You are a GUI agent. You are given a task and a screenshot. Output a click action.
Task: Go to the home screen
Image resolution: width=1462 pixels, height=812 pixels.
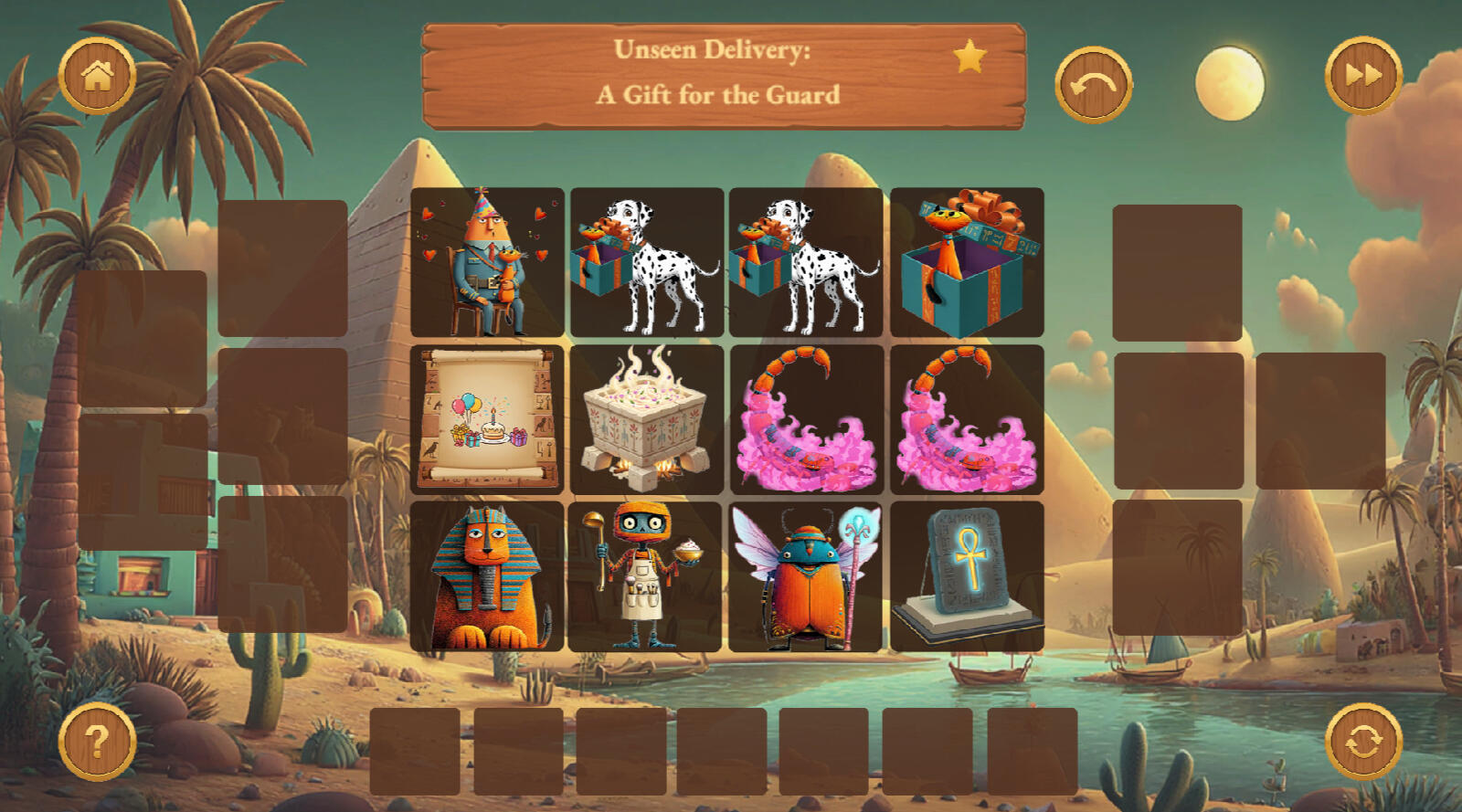coord(97,77)
